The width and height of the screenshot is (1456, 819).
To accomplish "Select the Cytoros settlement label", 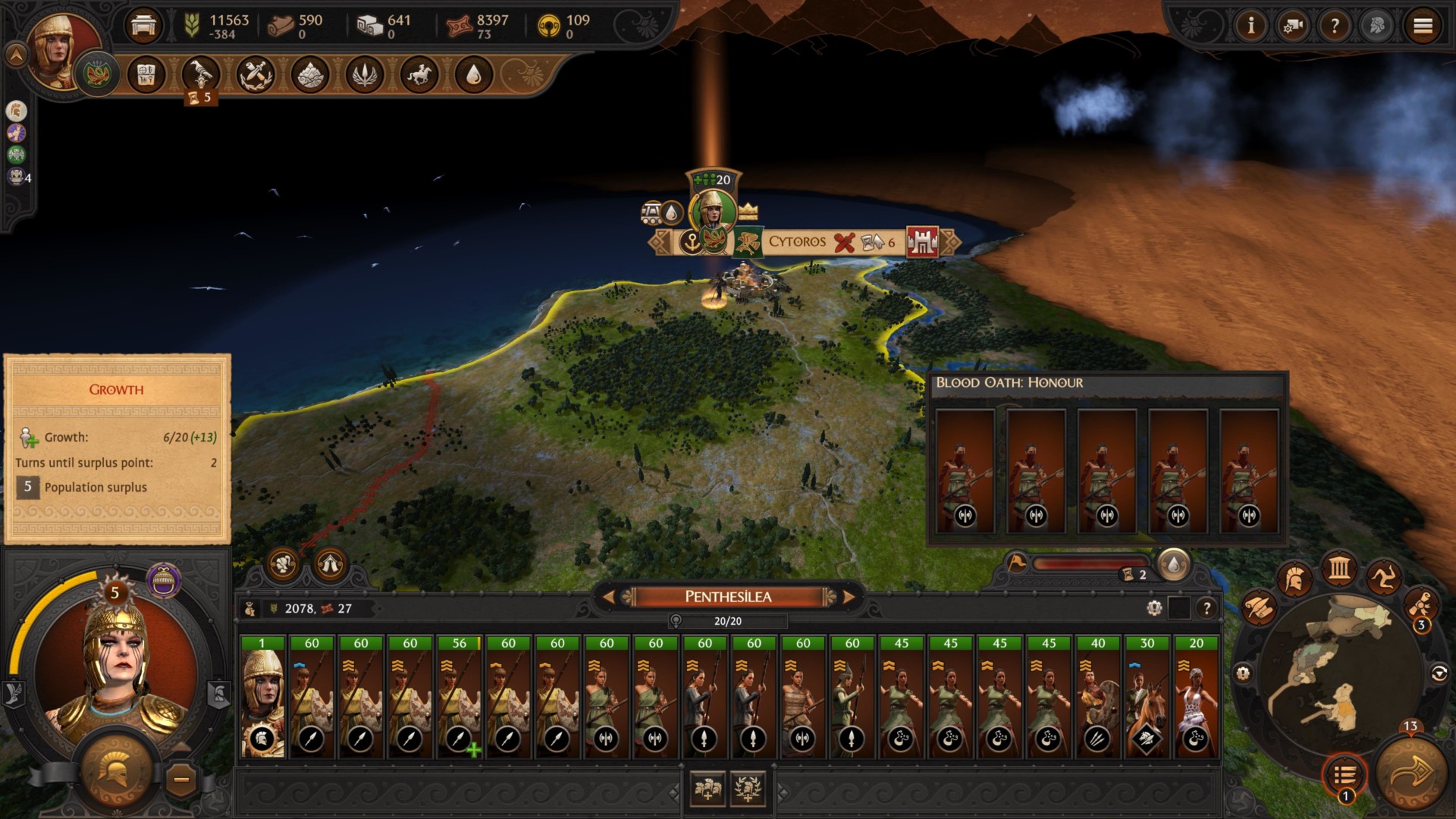I will click(796, 242).
